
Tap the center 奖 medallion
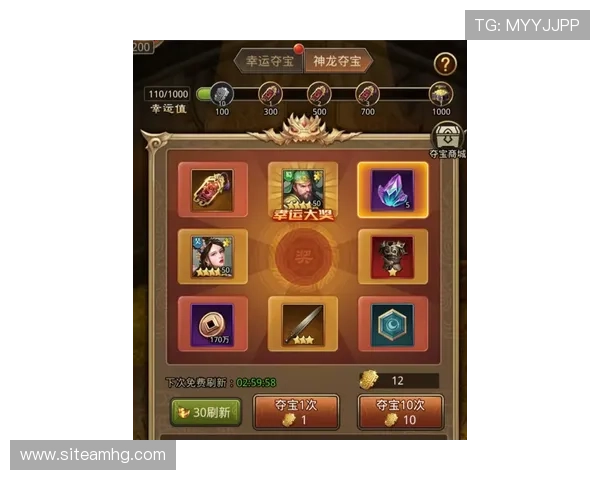pos(302,257)
